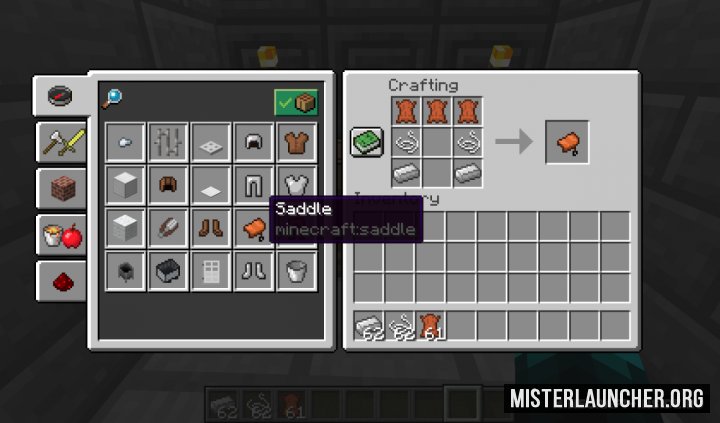
Task: Select the leather boots recipe
Action: point(211,228)
